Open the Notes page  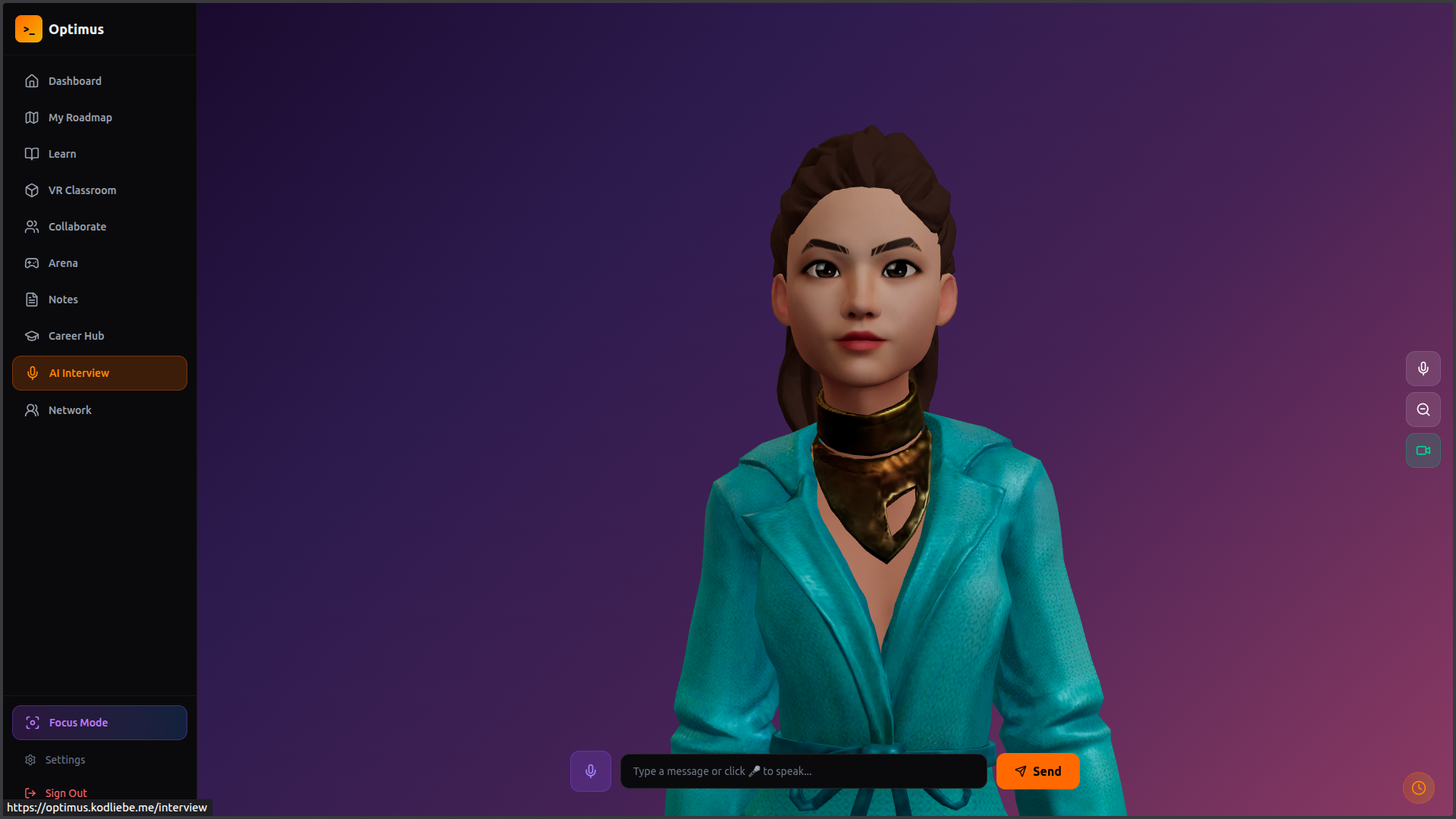tap(63, 300)
